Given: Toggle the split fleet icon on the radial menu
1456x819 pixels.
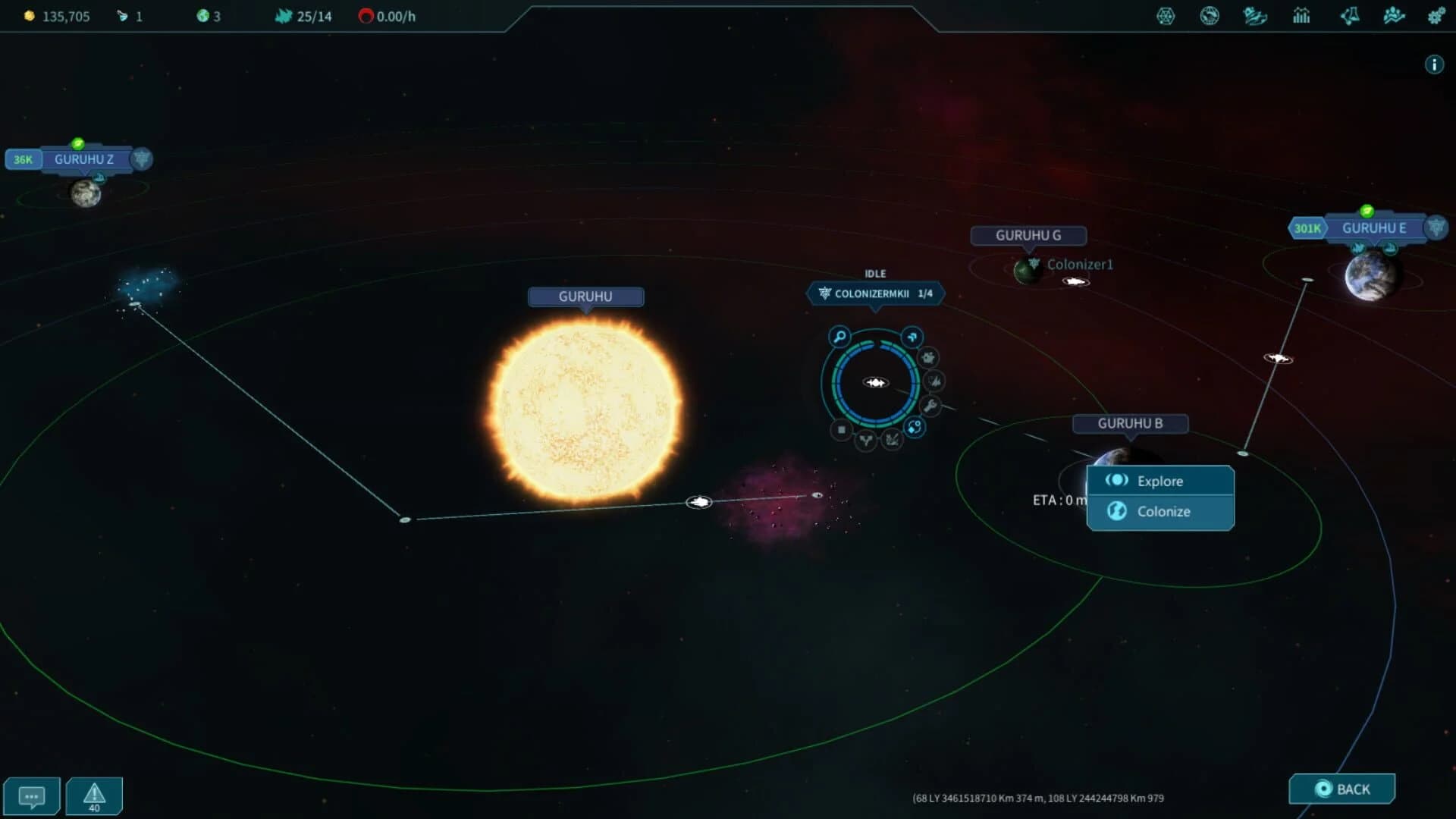Looking at the screenshot, I should [866, 441].
